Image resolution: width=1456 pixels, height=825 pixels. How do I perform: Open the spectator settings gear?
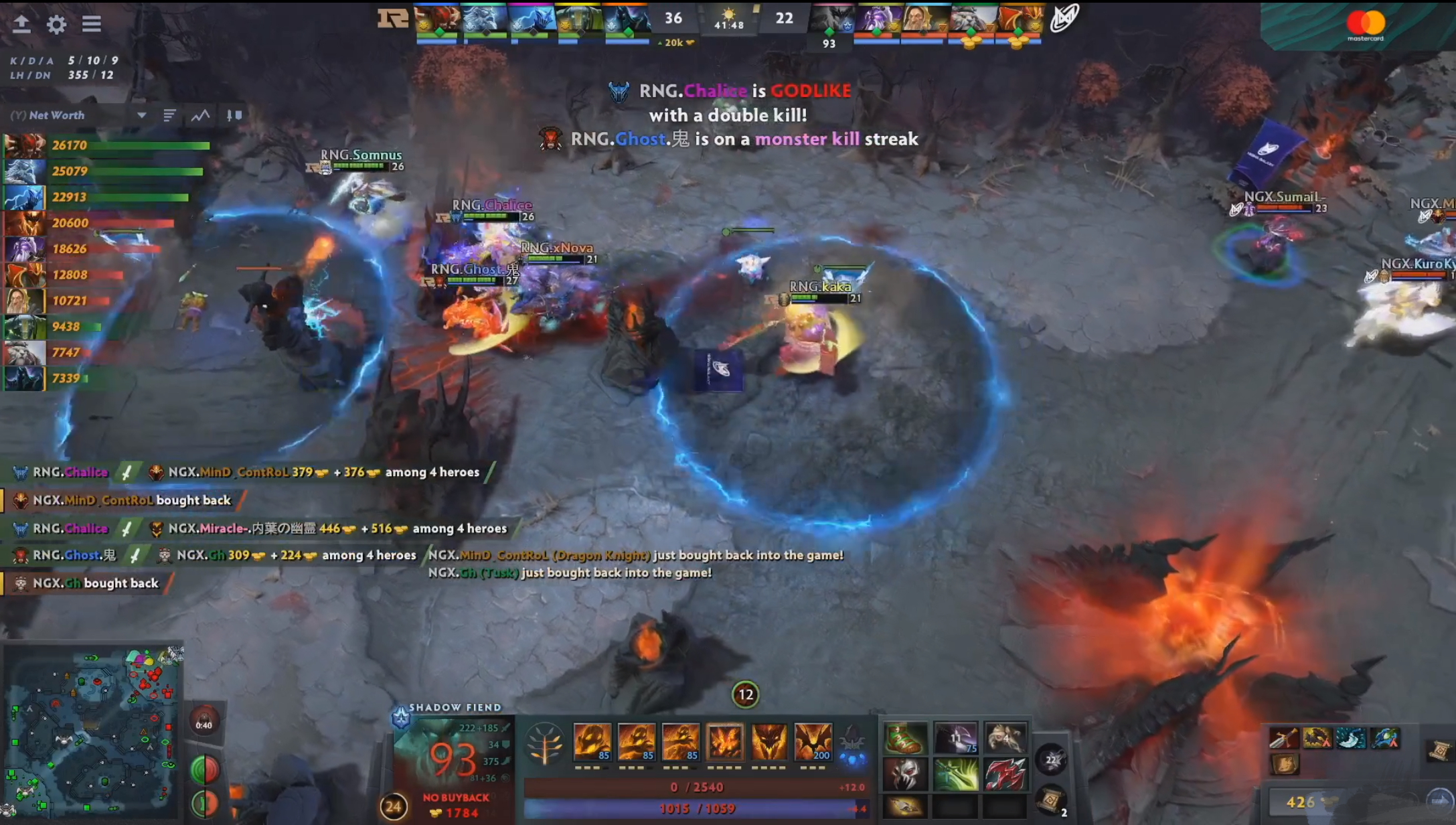coord(57,25)
